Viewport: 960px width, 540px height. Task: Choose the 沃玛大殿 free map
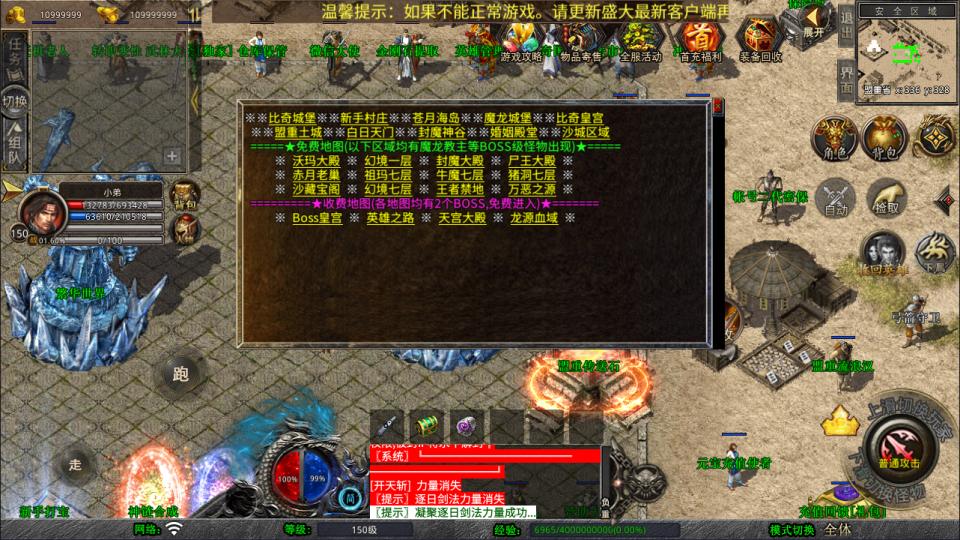(x=316, y=160)
